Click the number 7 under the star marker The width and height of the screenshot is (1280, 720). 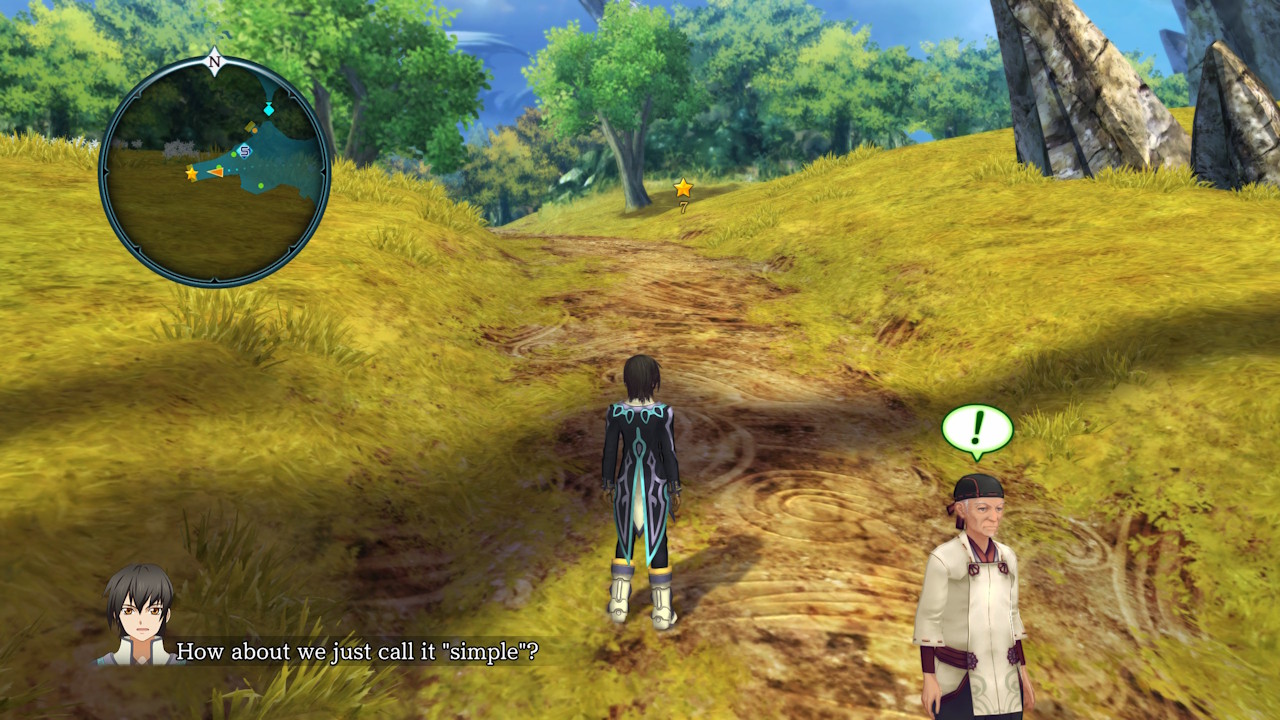click(683, 207)
